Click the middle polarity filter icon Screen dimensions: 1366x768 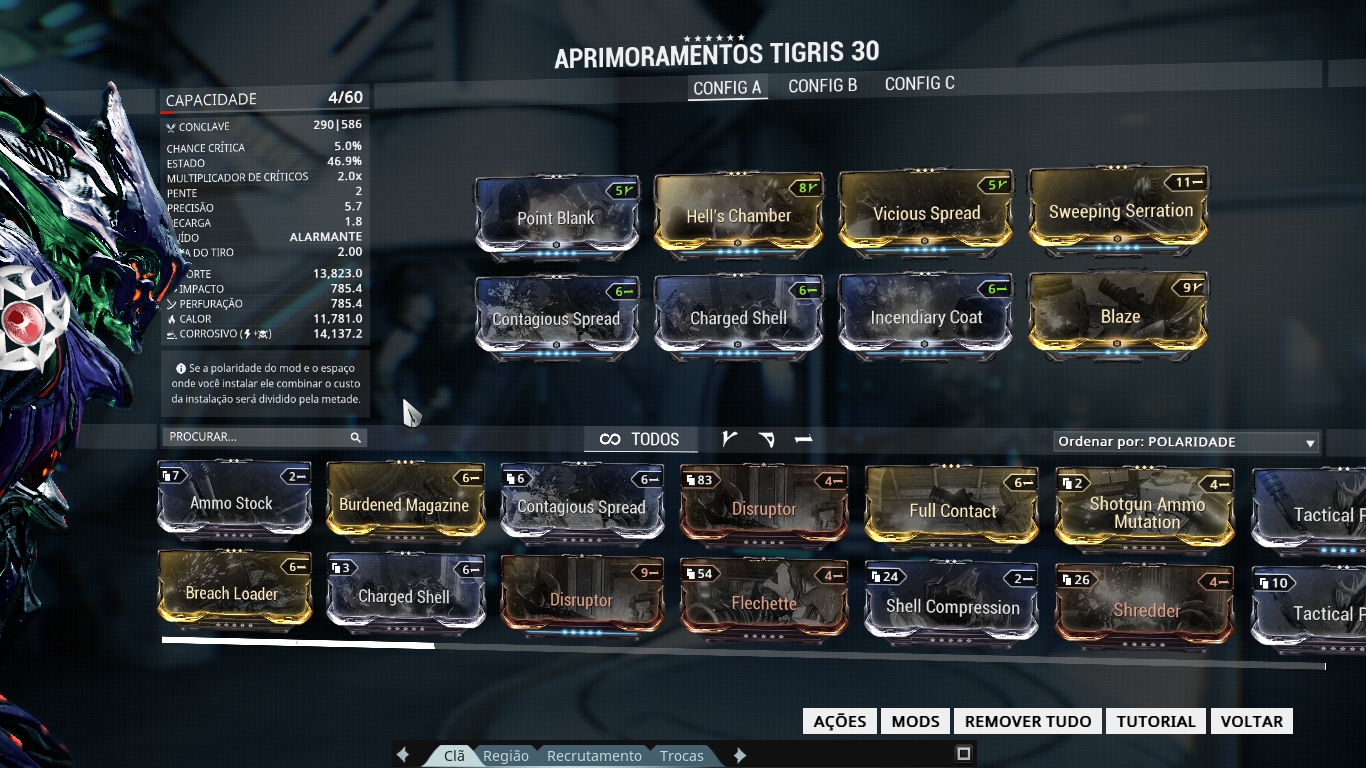point(765,437)
